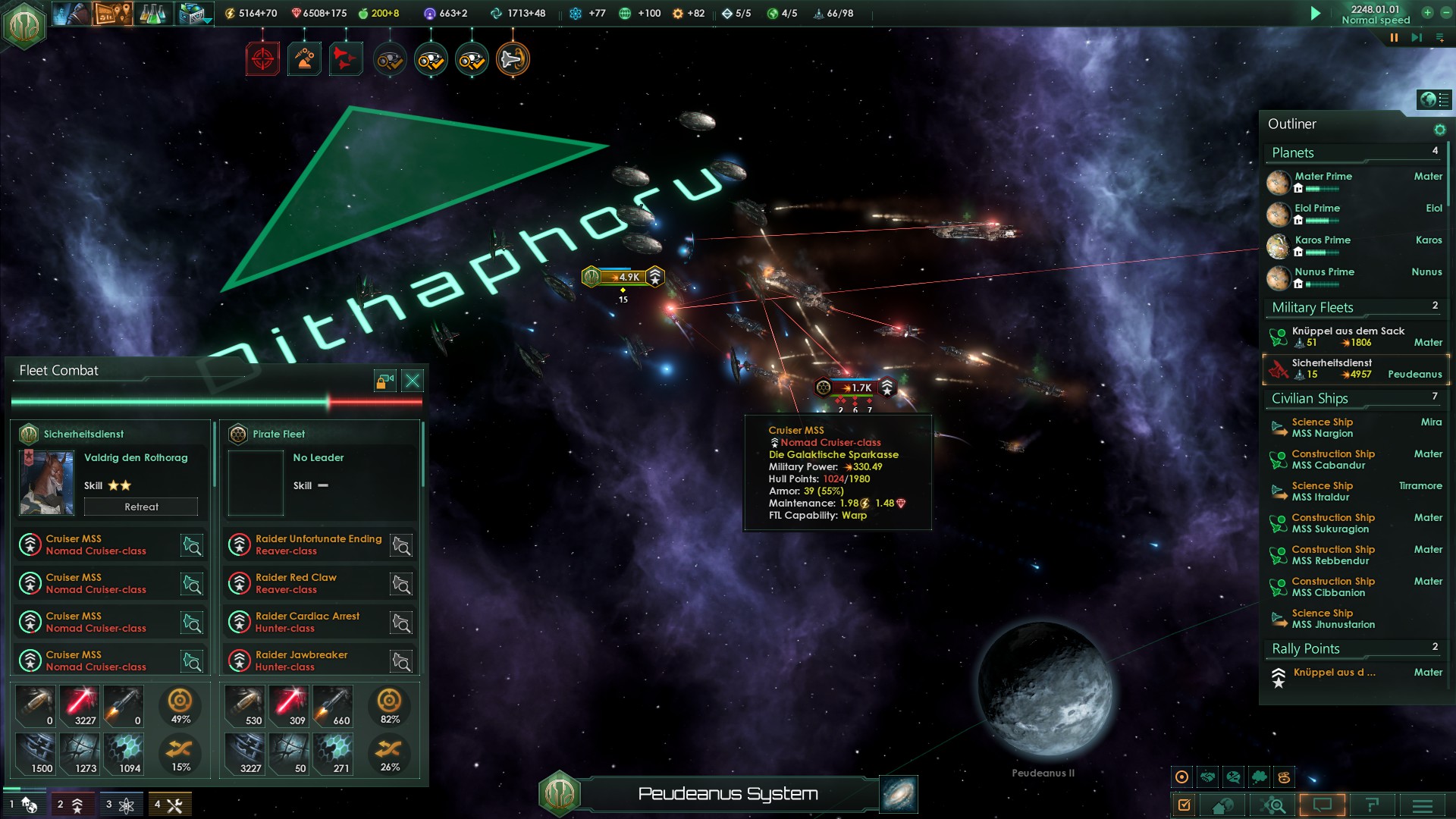Viewport: 1456px width, 819px height.
Task: Close the Fleet Combat window
Action: click(x=413, y=381)
